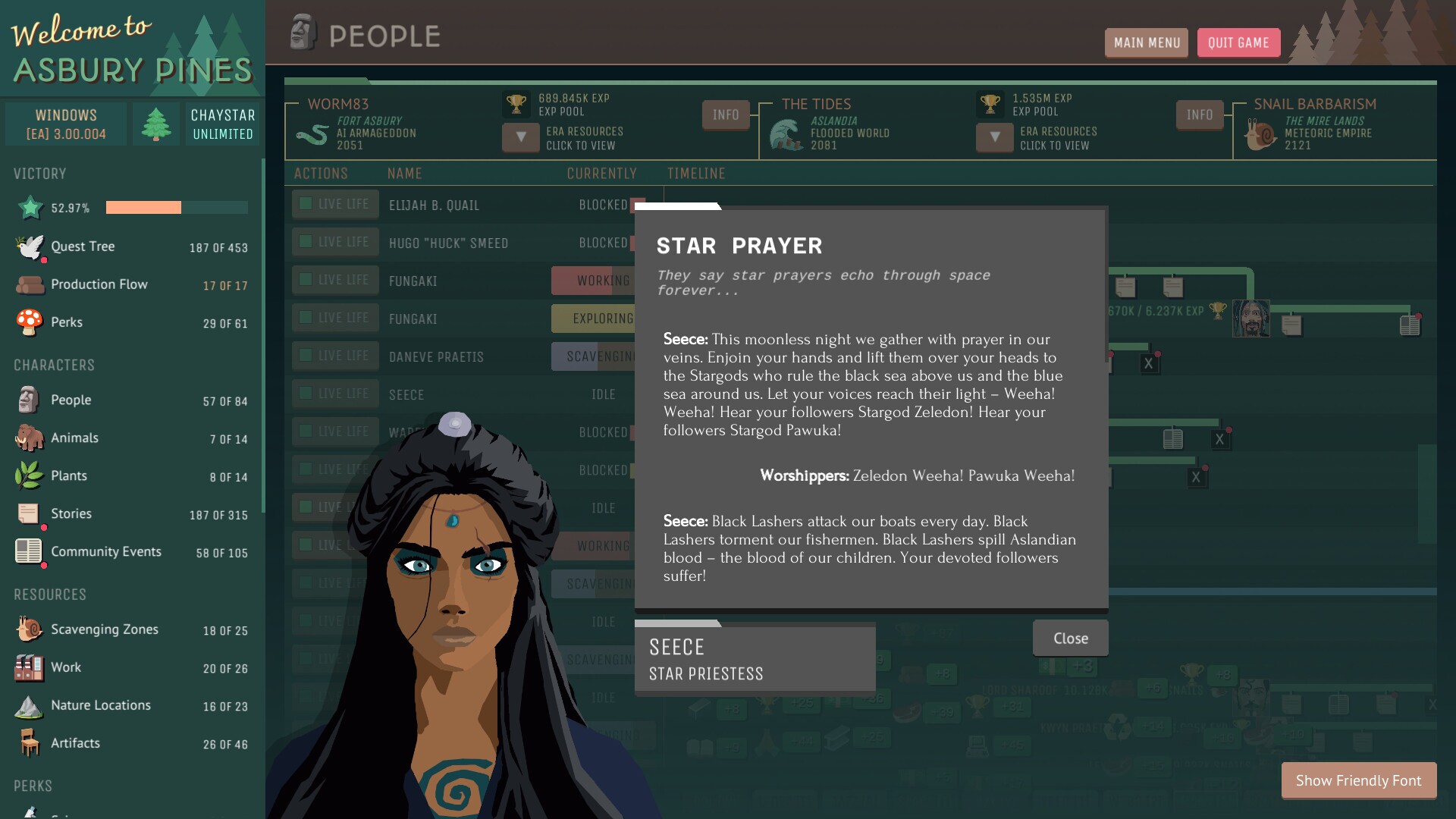Select the People icon in the sidebar
This screenshot has height=819, width=1456.
(30, 400)
